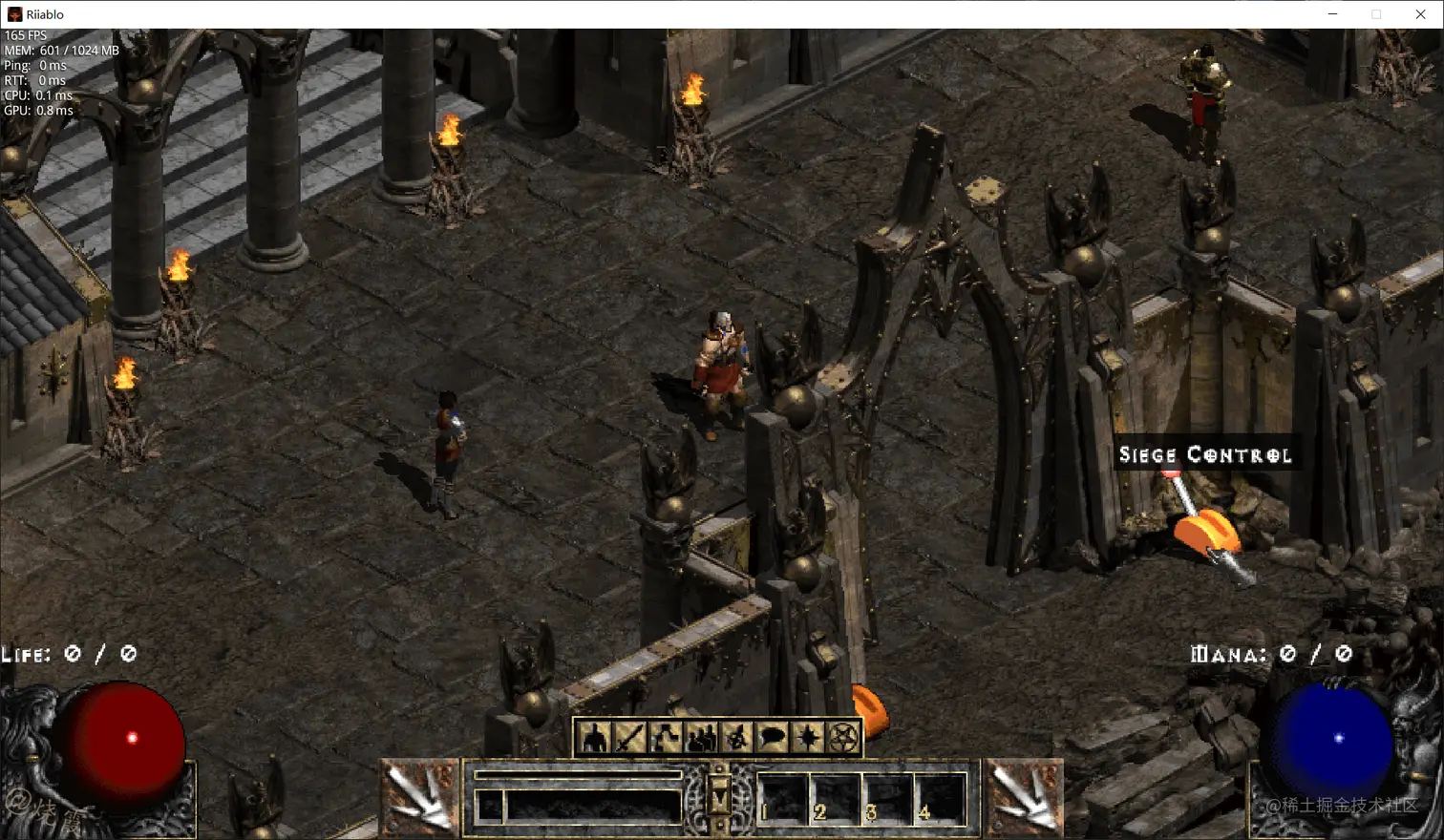The image size is (1444, 840).
Task: Open the party screen icon
Action: (x=701, y=738)
